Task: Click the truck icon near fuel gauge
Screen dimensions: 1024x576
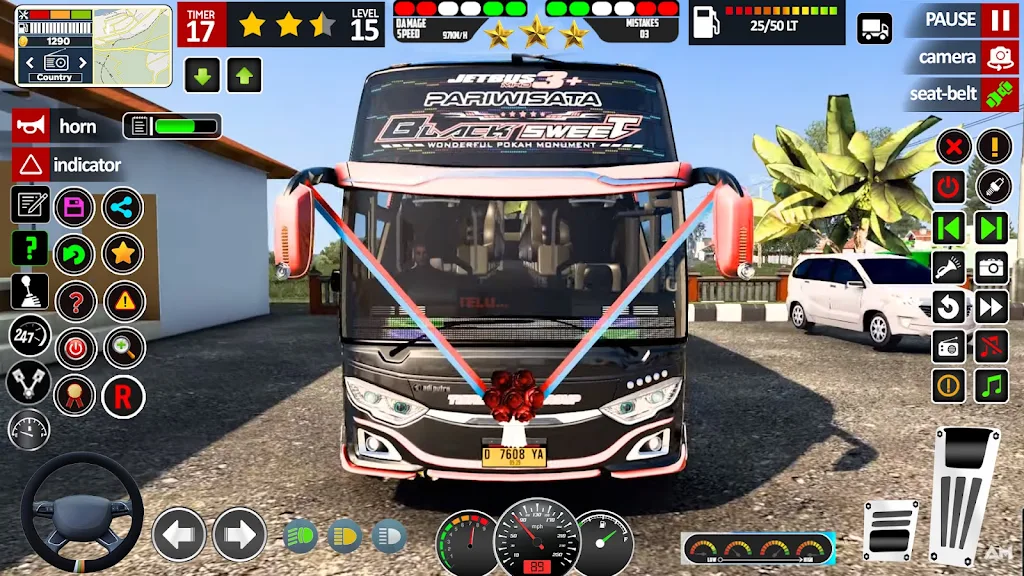Action: pyautogui.click(x=875, y=28)
